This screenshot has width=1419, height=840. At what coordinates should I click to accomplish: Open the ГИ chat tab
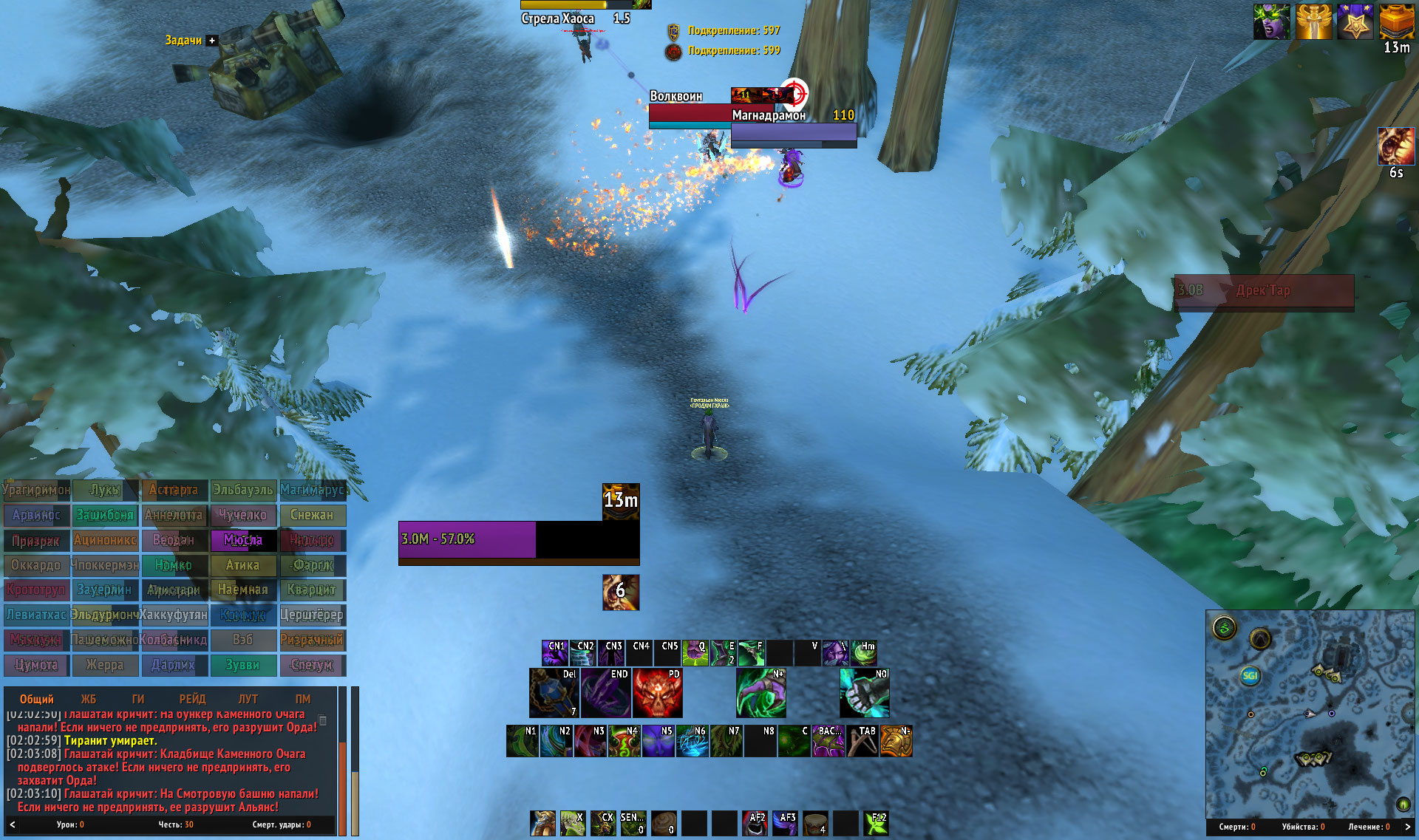(138, 699)
